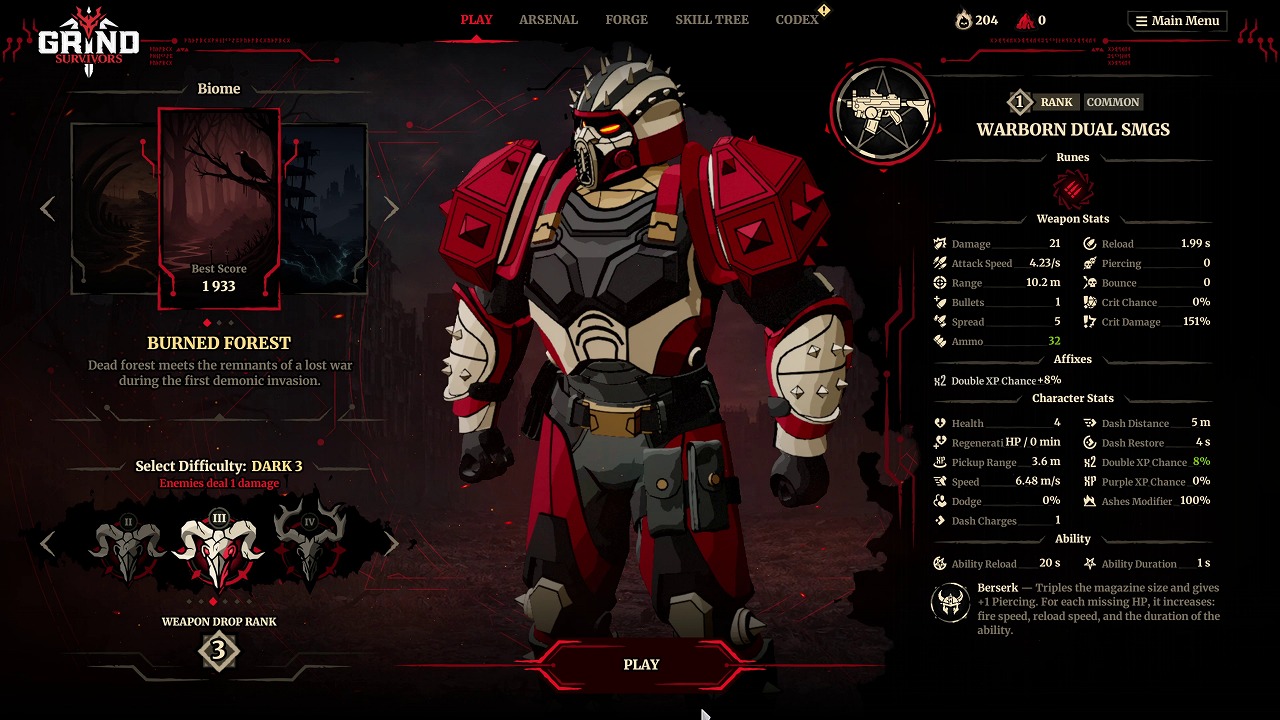The image size is (1280, 720).
Task: Select the Play tab
Action: pos(476,20)
